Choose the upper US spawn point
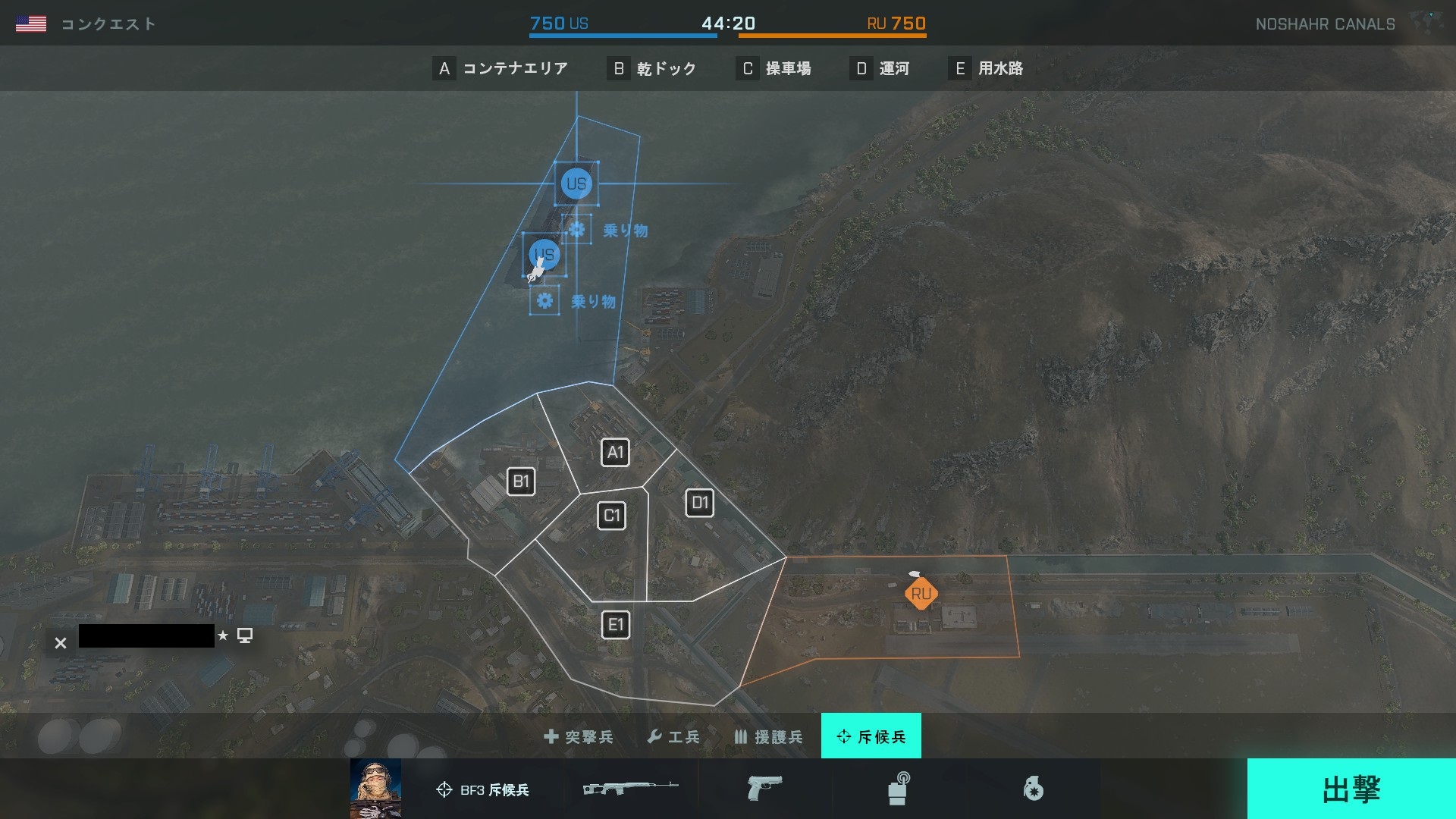The height and width of the screenshot is (819, 1456). point(576,184)
